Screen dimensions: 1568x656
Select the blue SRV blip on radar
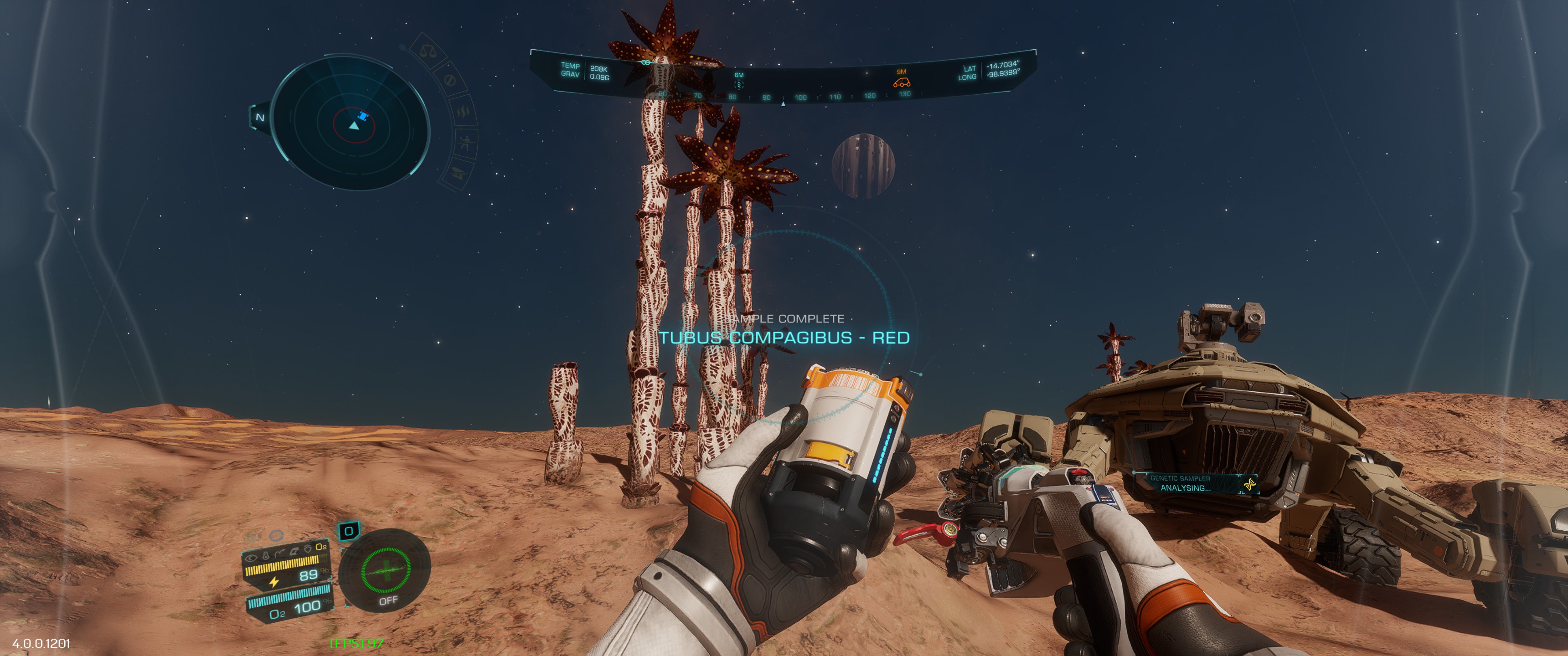tap(363, 116)
